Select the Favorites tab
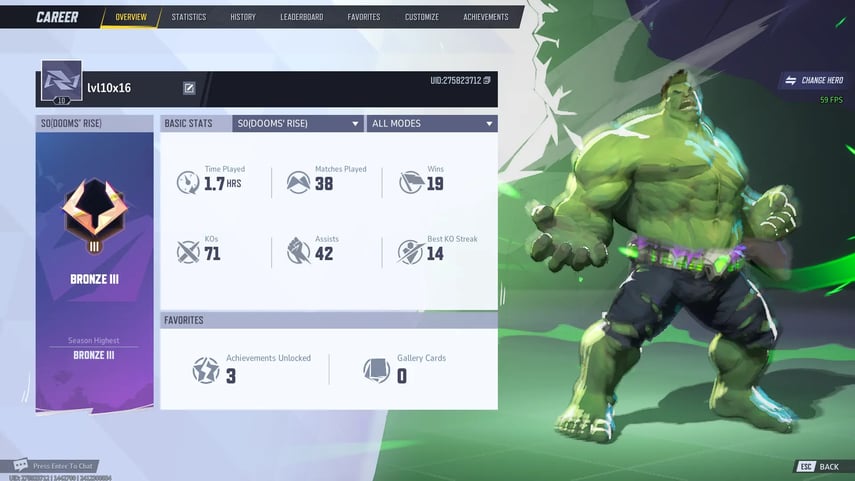The image size is (855, 481). tap(364, 17)
